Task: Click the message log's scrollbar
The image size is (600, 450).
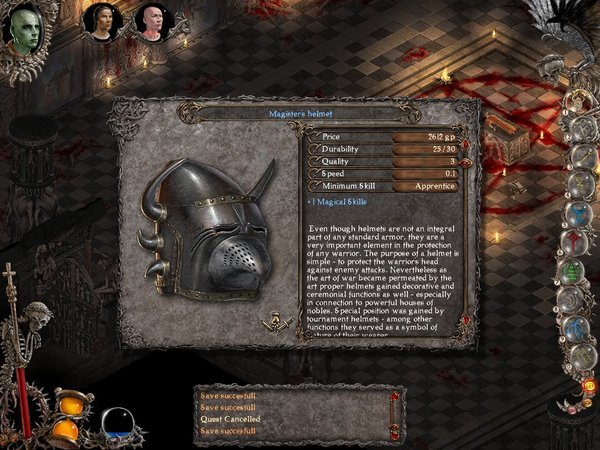Action: pyautogui.click(x=398, y=412)
